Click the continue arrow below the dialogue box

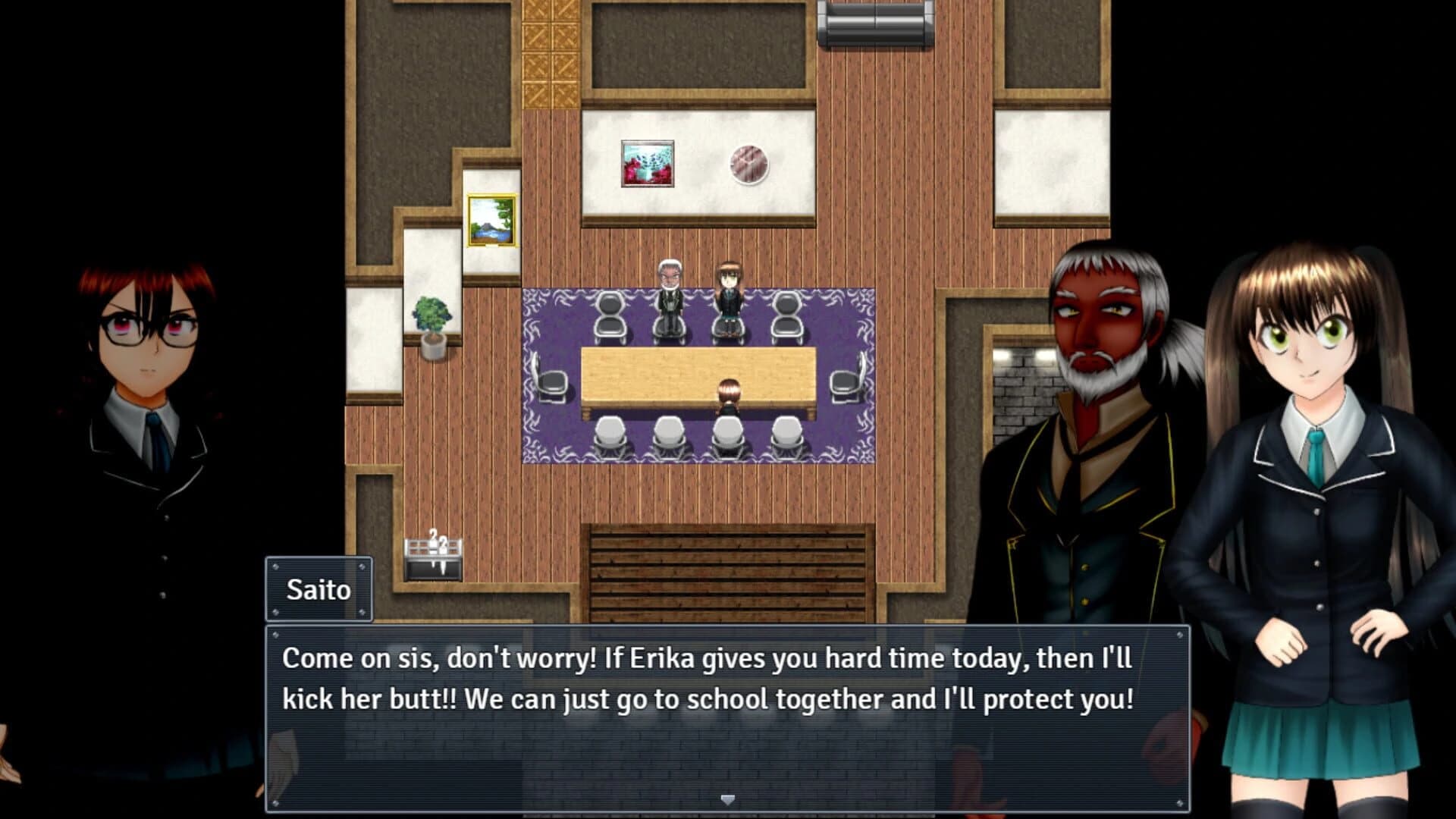[x=728, y=799]
